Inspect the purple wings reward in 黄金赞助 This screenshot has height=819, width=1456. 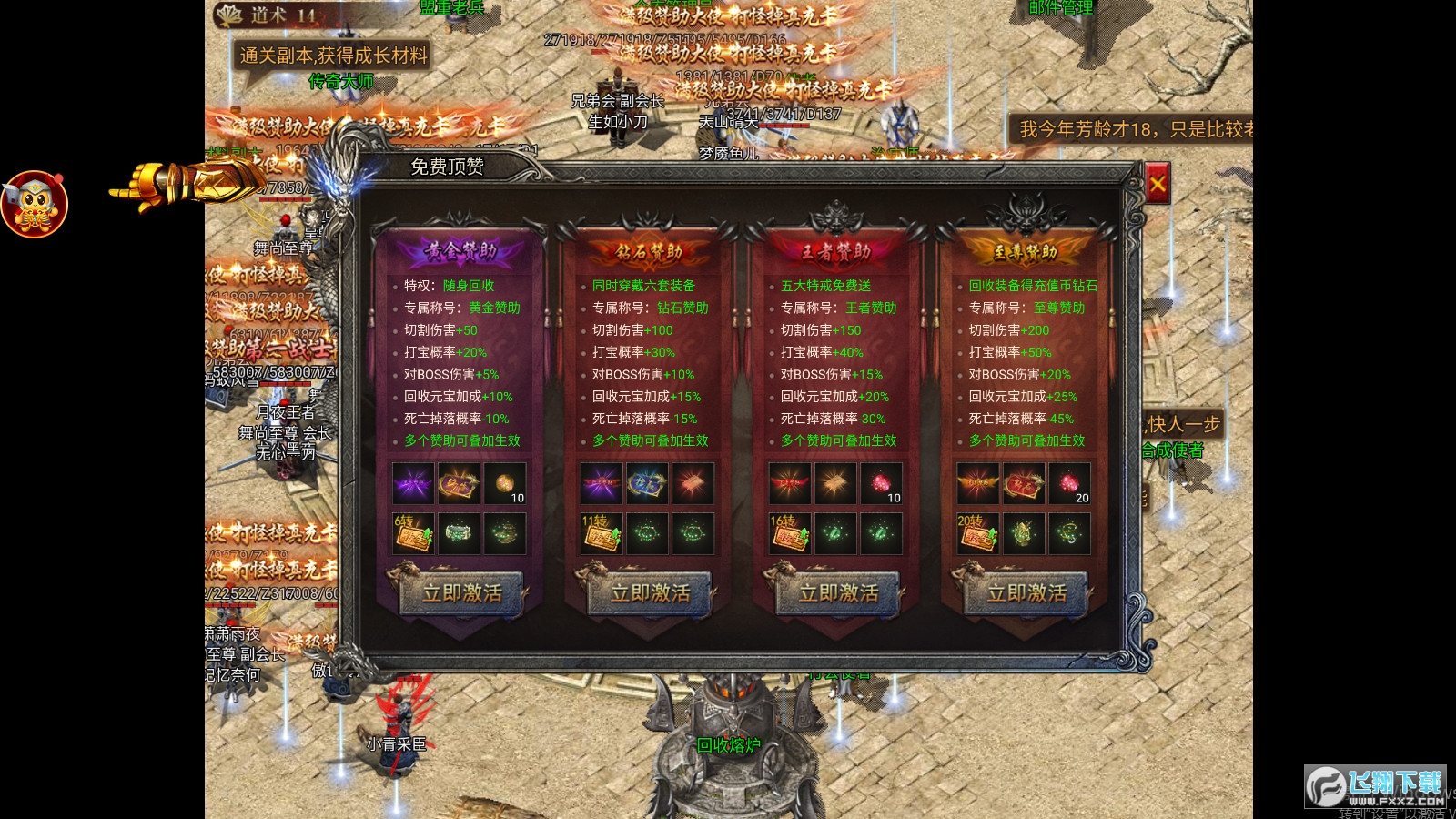413,483
